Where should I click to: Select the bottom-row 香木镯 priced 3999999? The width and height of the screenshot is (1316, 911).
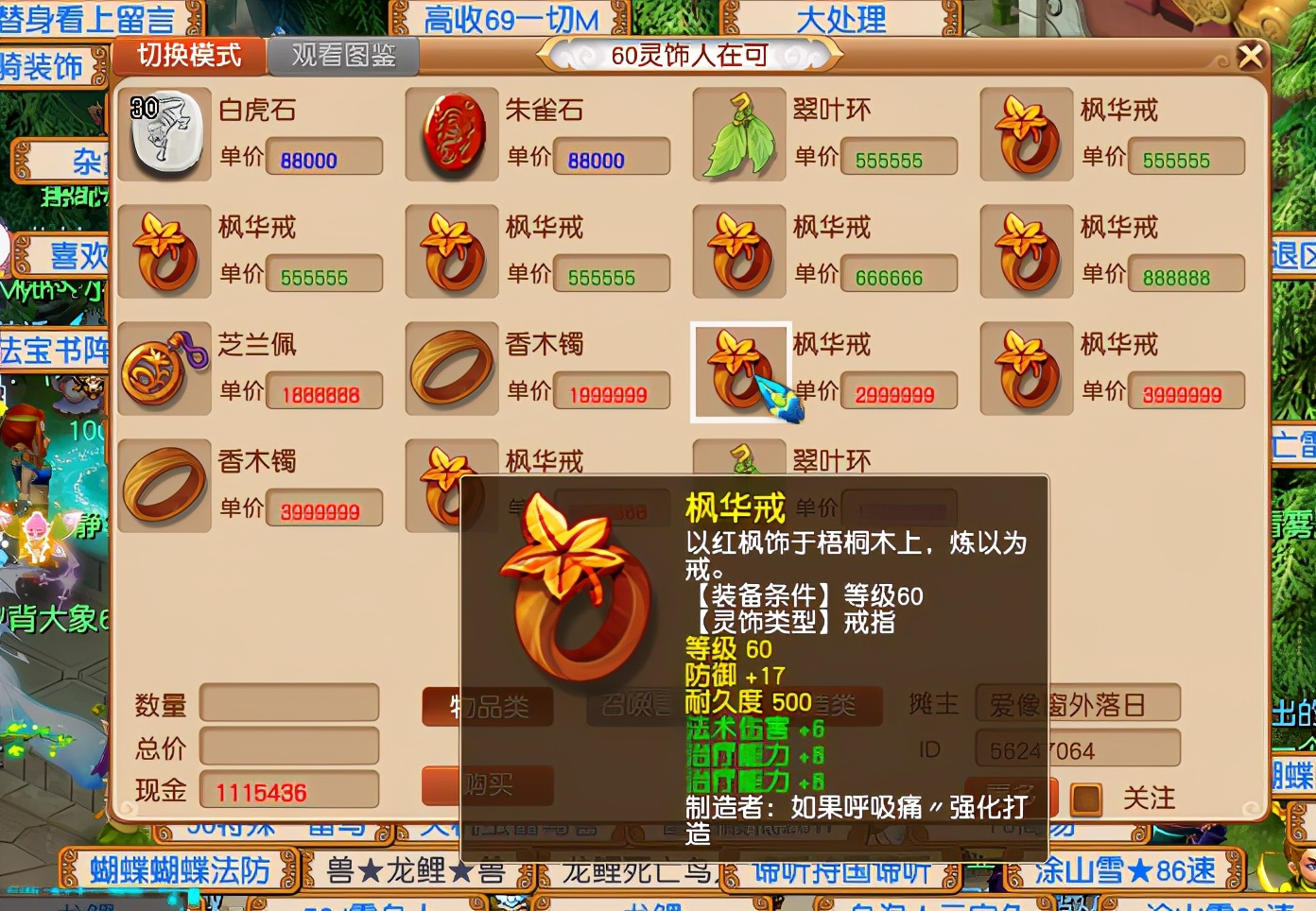[x=164, y=485]
